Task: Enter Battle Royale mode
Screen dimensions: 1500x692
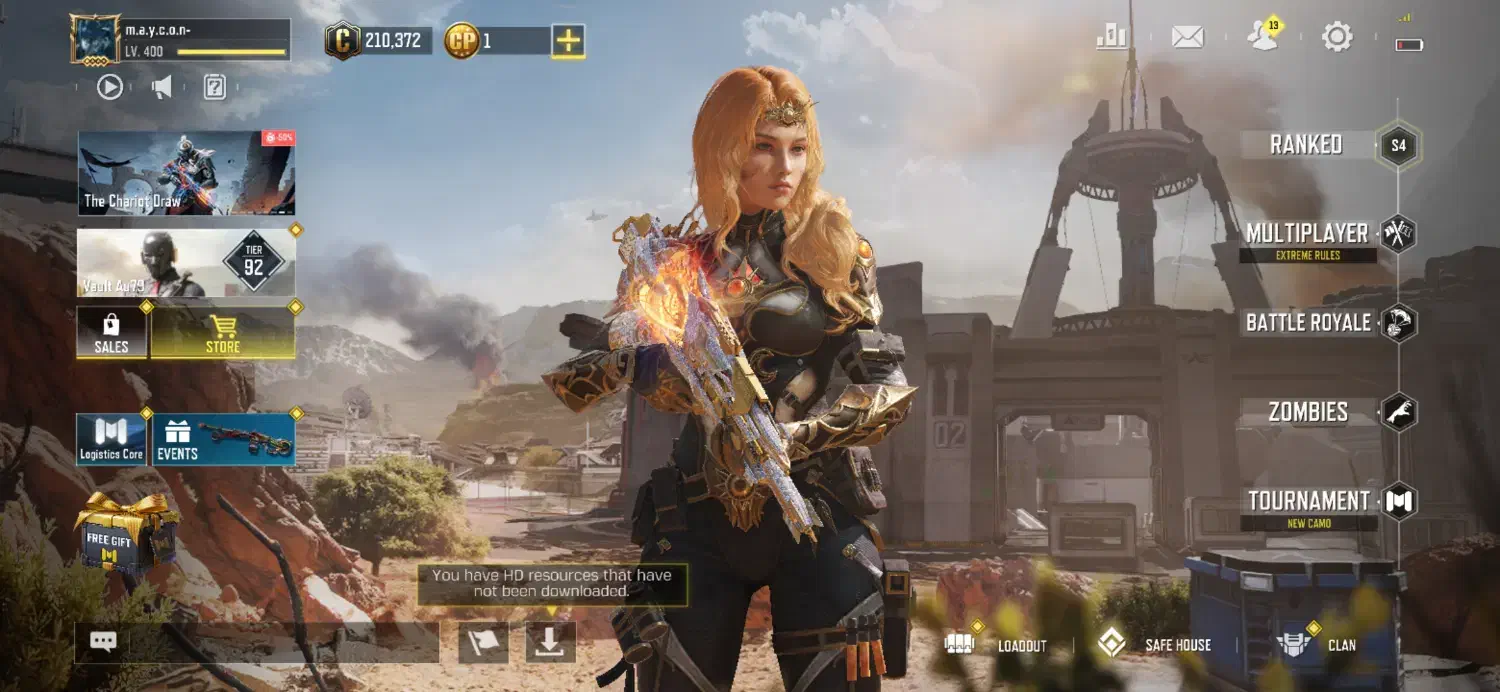Action: pyautogui.click(x=1308, y=323)
